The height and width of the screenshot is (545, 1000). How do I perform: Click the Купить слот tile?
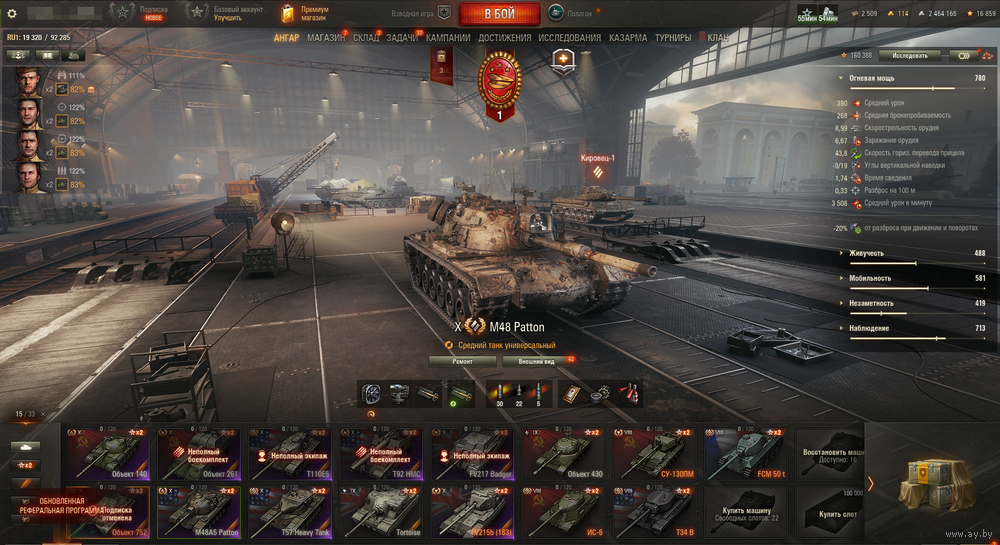point(832,510)
